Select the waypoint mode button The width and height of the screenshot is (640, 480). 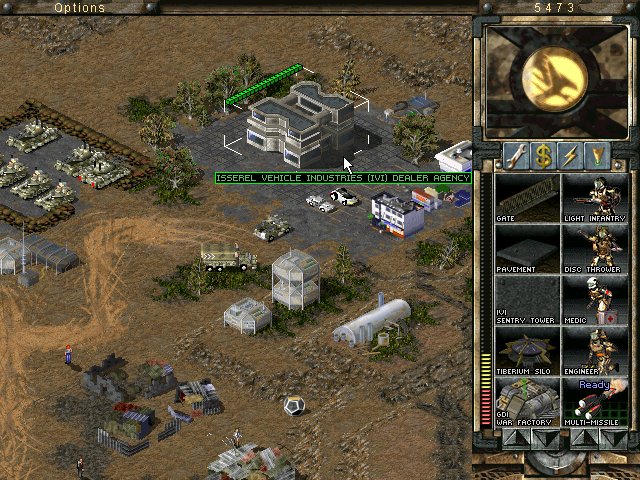pyautogui.click(x=598, y=156)
